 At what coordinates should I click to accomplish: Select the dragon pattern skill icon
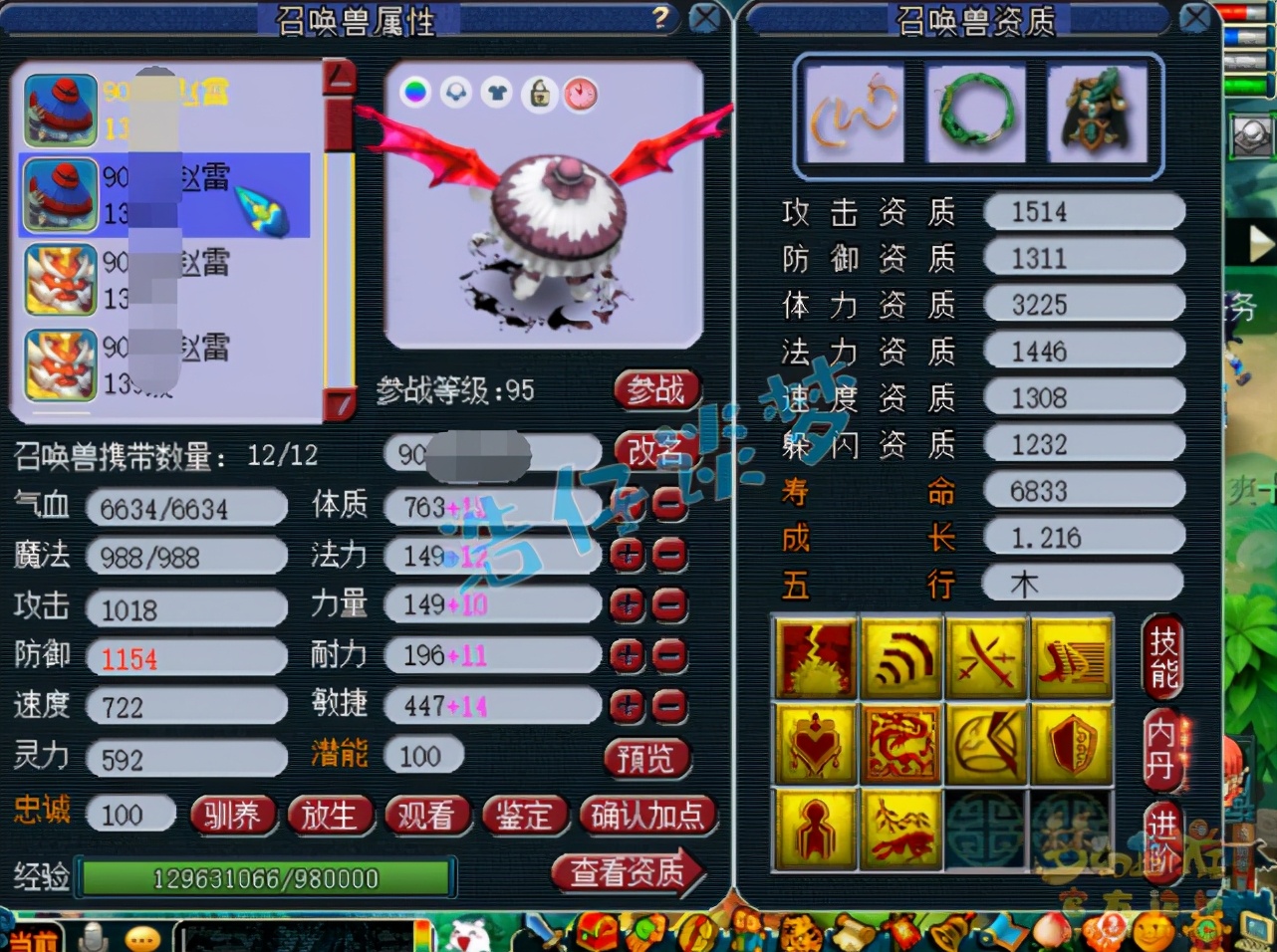901,743
